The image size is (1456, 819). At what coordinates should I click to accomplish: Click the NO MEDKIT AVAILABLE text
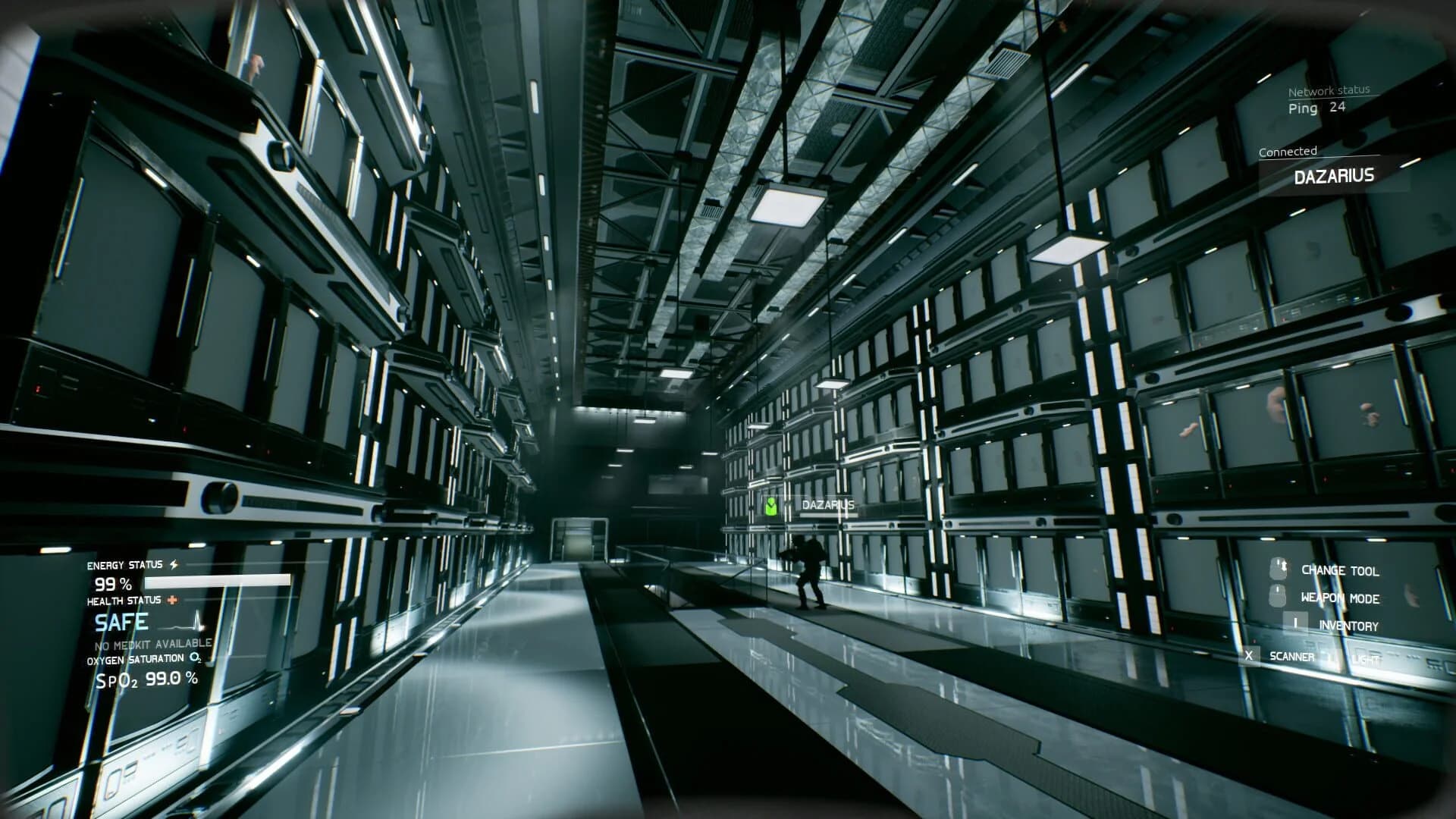(x=152, y=642)
